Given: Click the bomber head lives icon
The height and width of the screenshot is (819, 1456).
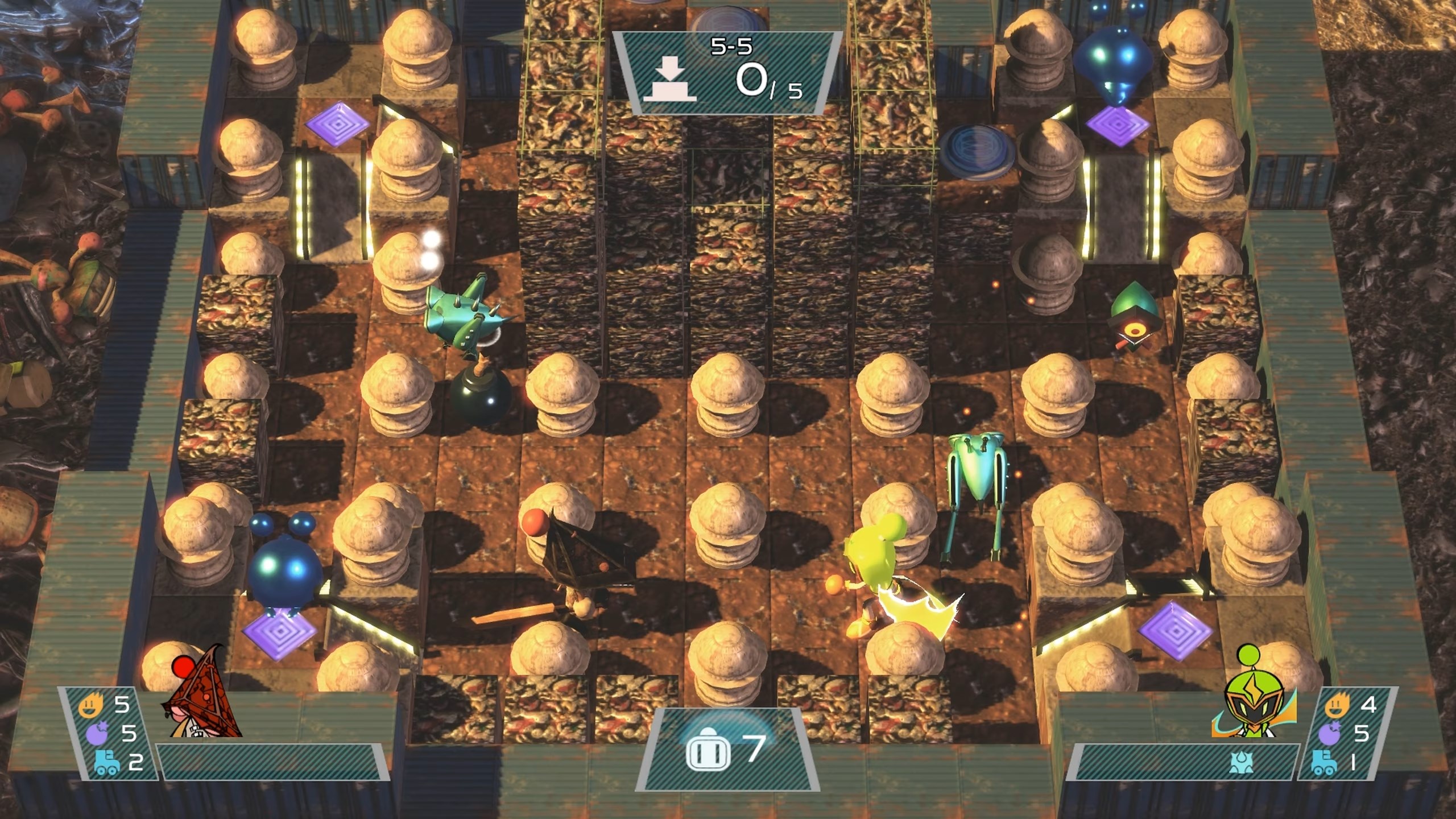Looking at the screenshot, I should 708,748.
